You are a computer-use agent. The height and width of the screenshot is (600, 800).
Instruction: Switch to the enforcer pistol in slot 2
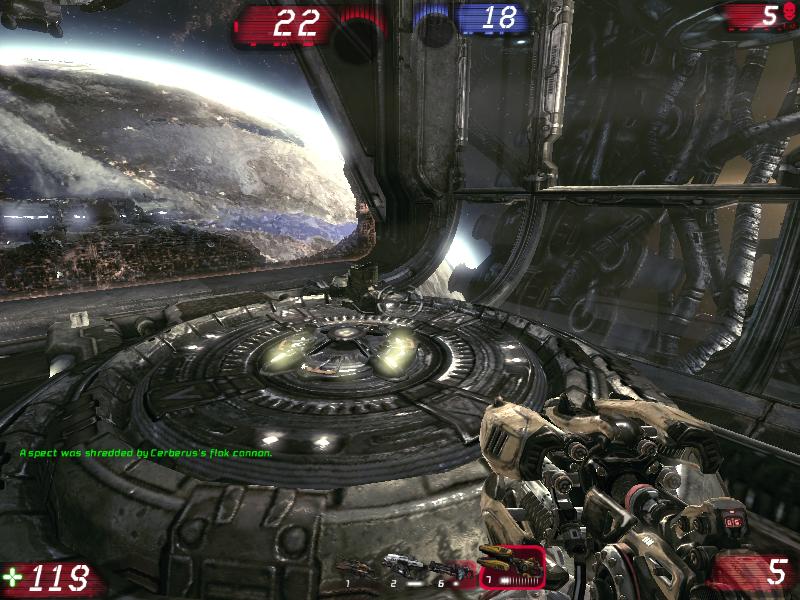pos(399,567)
